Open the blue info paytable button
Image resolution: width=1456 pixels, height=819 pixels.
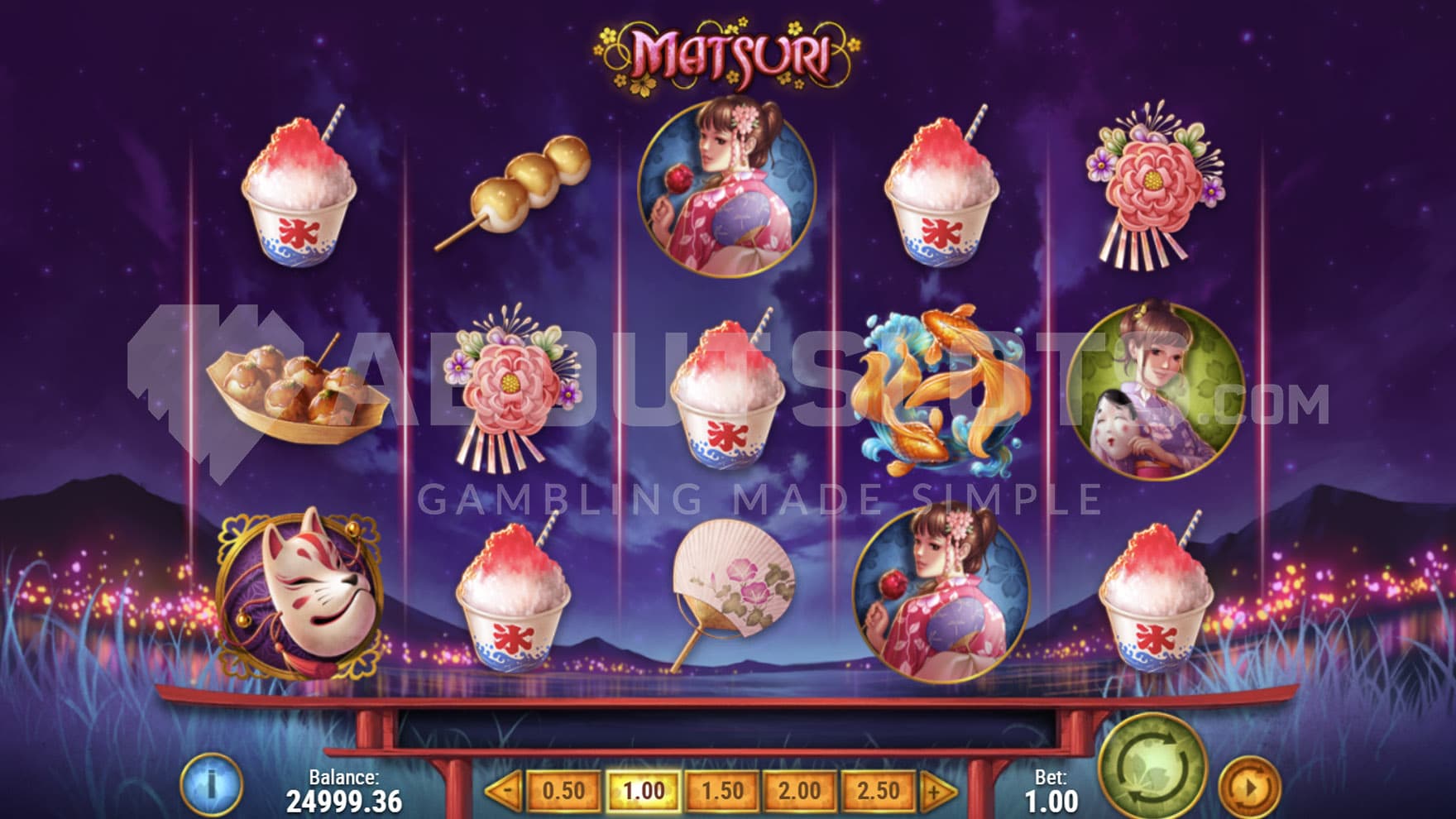click(x=211, y=783)
